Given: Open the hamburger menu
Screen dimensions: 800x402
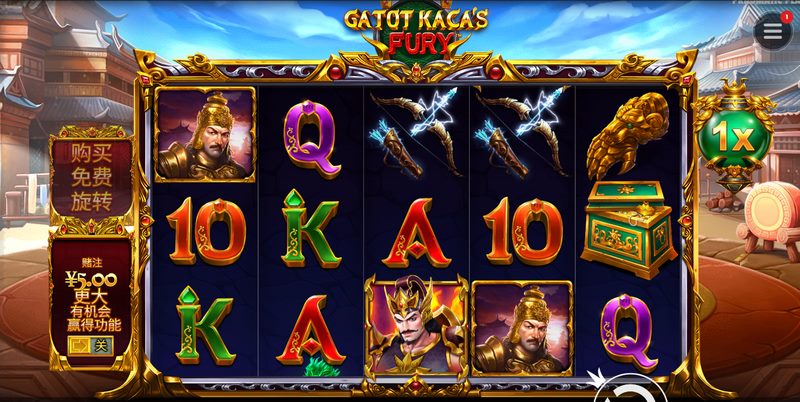Looking at the screenshot, I should 772,31.
